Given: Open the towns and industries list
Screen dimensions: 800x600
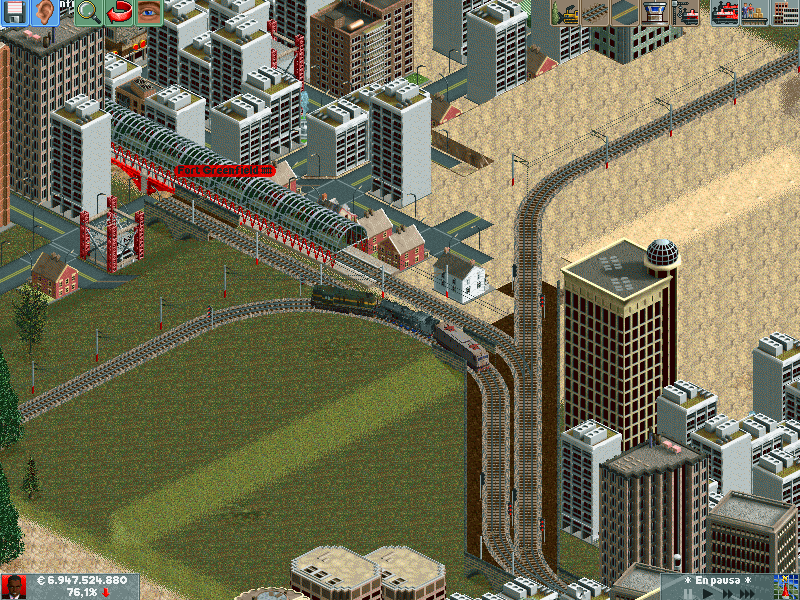Looking at the screenshot, I should point(783,12).
